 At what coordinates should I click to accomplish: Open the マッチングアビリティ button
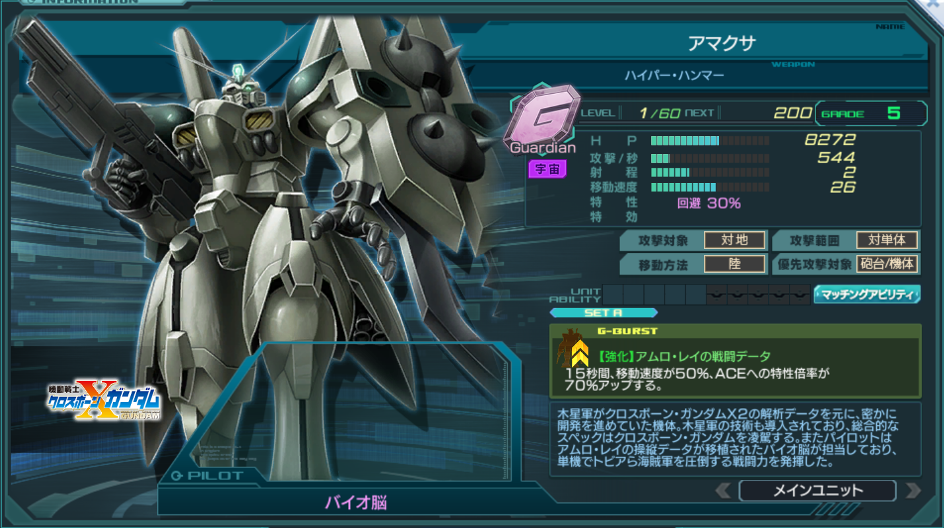[x=867, y=294]
